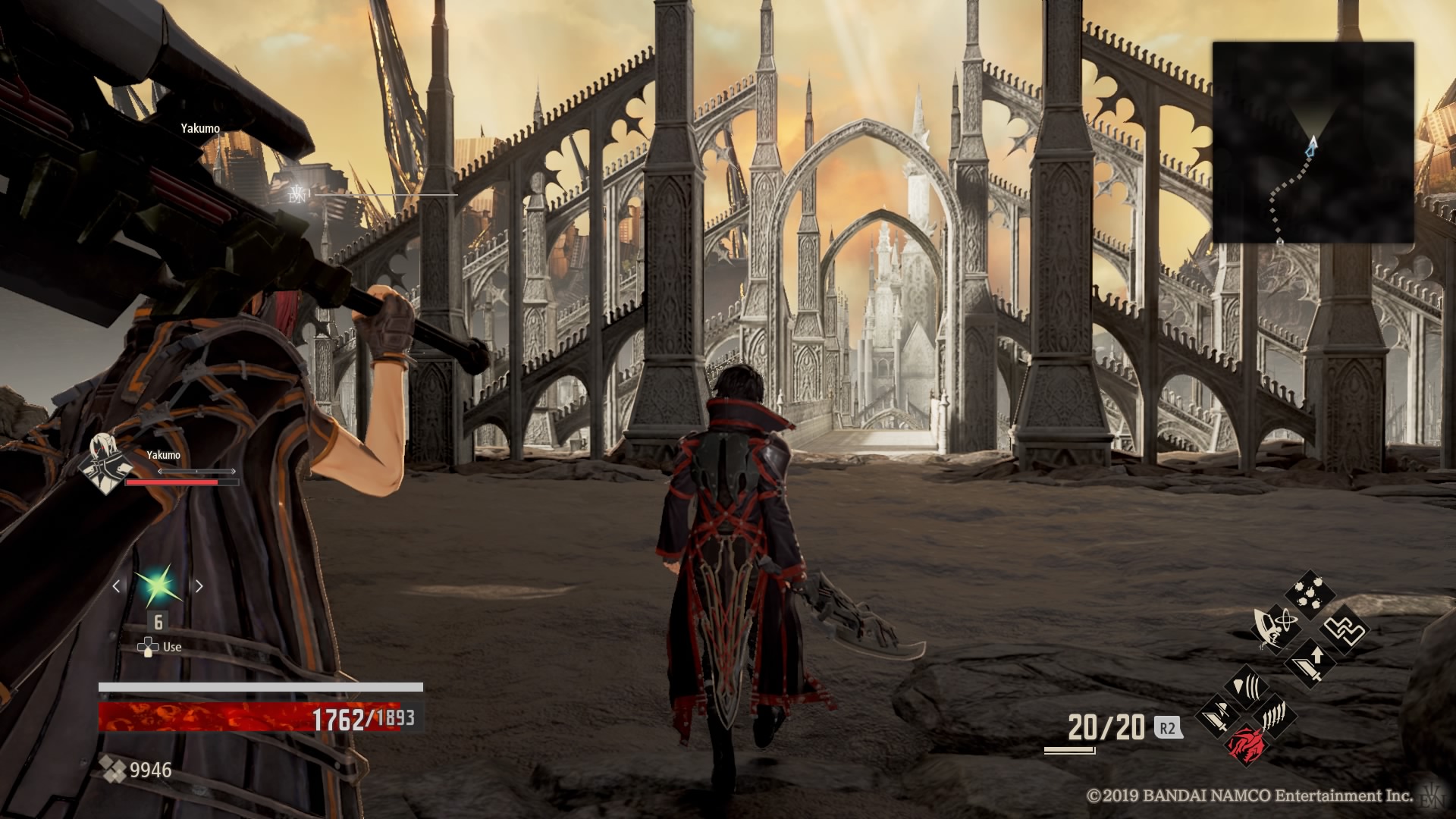The height and width of the screenshot is (819, 1456).
Task: Activate the five fireballs gift
Action: [1310, 596]
